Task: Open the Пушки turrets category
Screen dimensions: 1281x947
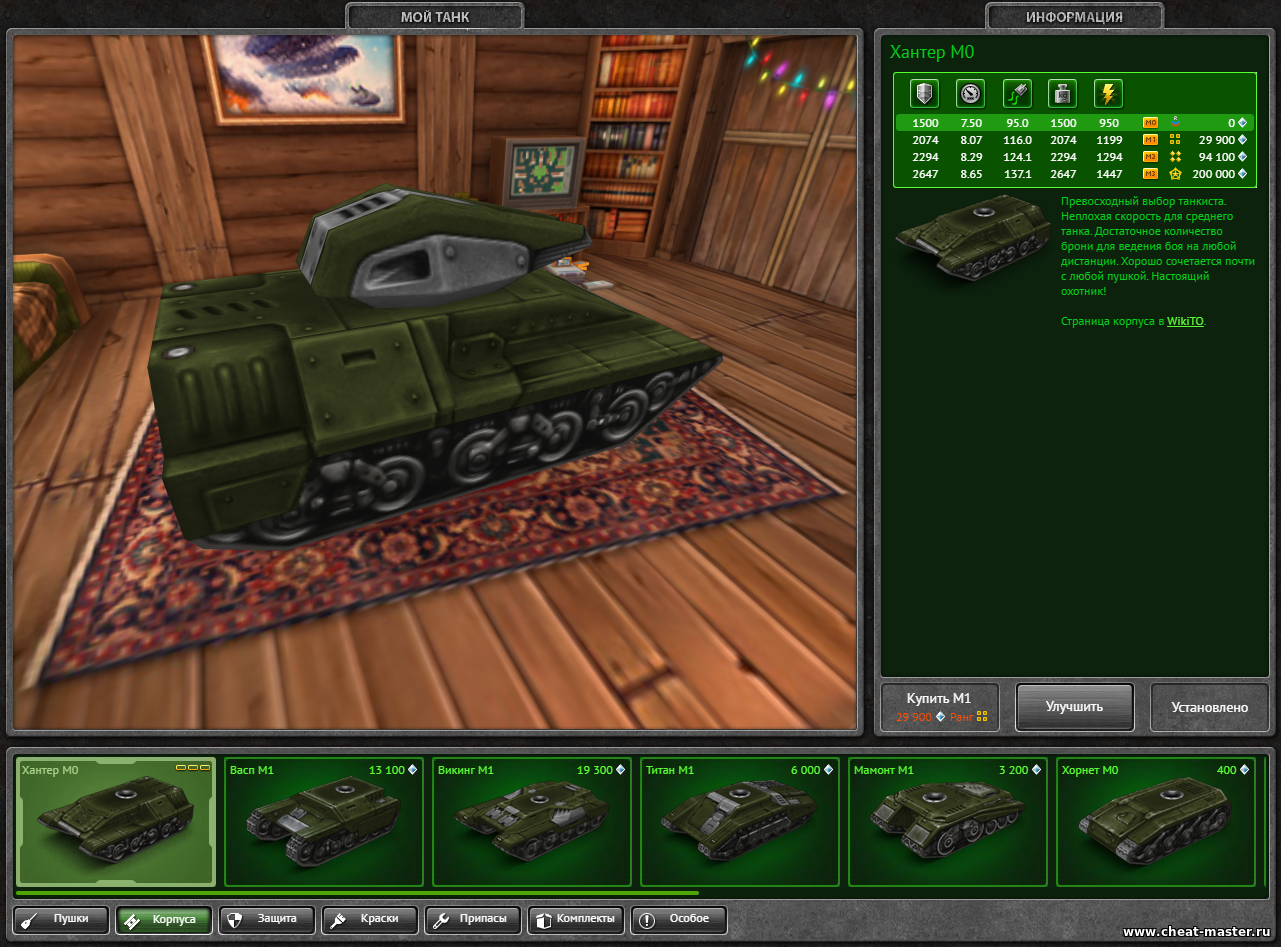Action: pos(61,919)
